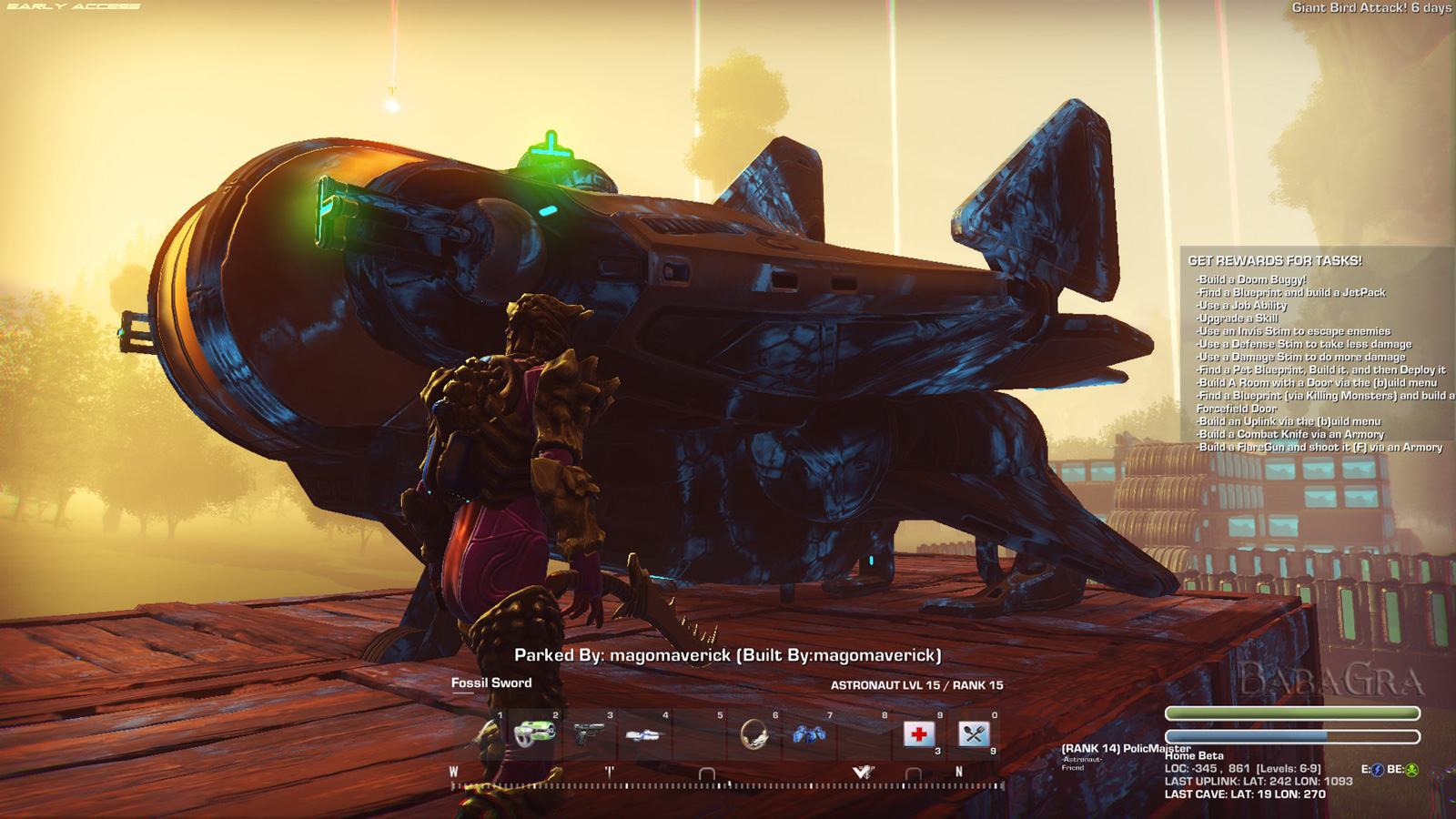Screen dimensions: 1456x819
Task: Click the compass strip's winged emblem marker
Action: [x=863, y=773]
